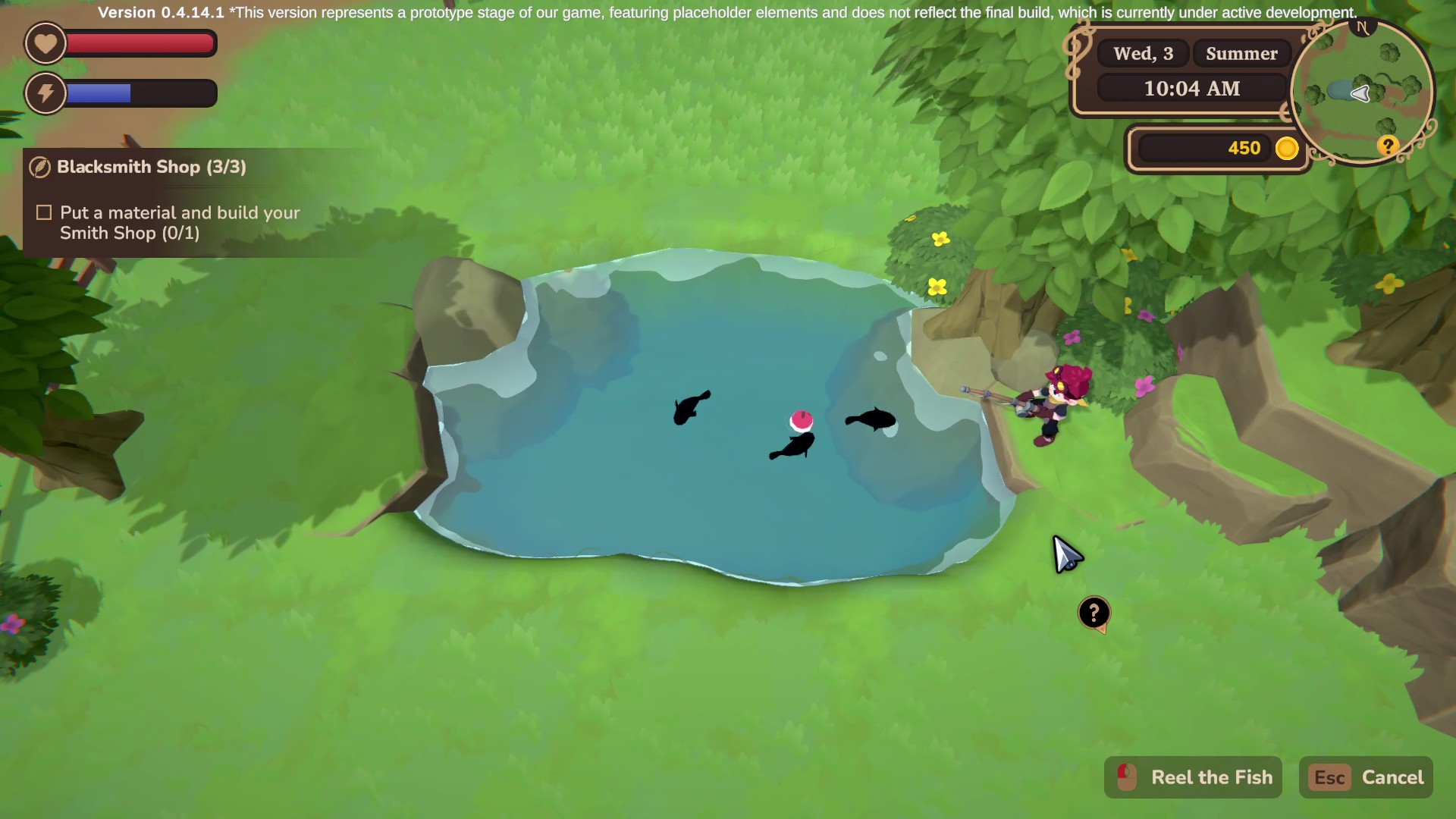Click the heart icon on the health bar
Image resolution: width=1456 pixels, height=819 pixels.
(45, 43)
